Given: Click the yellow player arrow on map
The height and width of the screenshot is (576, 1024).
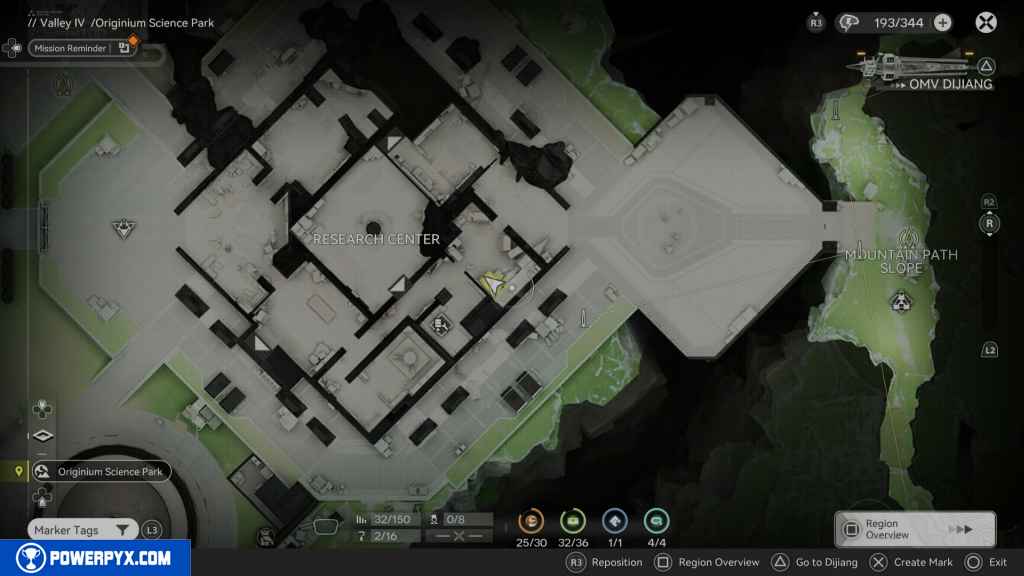Looking at the screenshot, I should pos(494,287).
